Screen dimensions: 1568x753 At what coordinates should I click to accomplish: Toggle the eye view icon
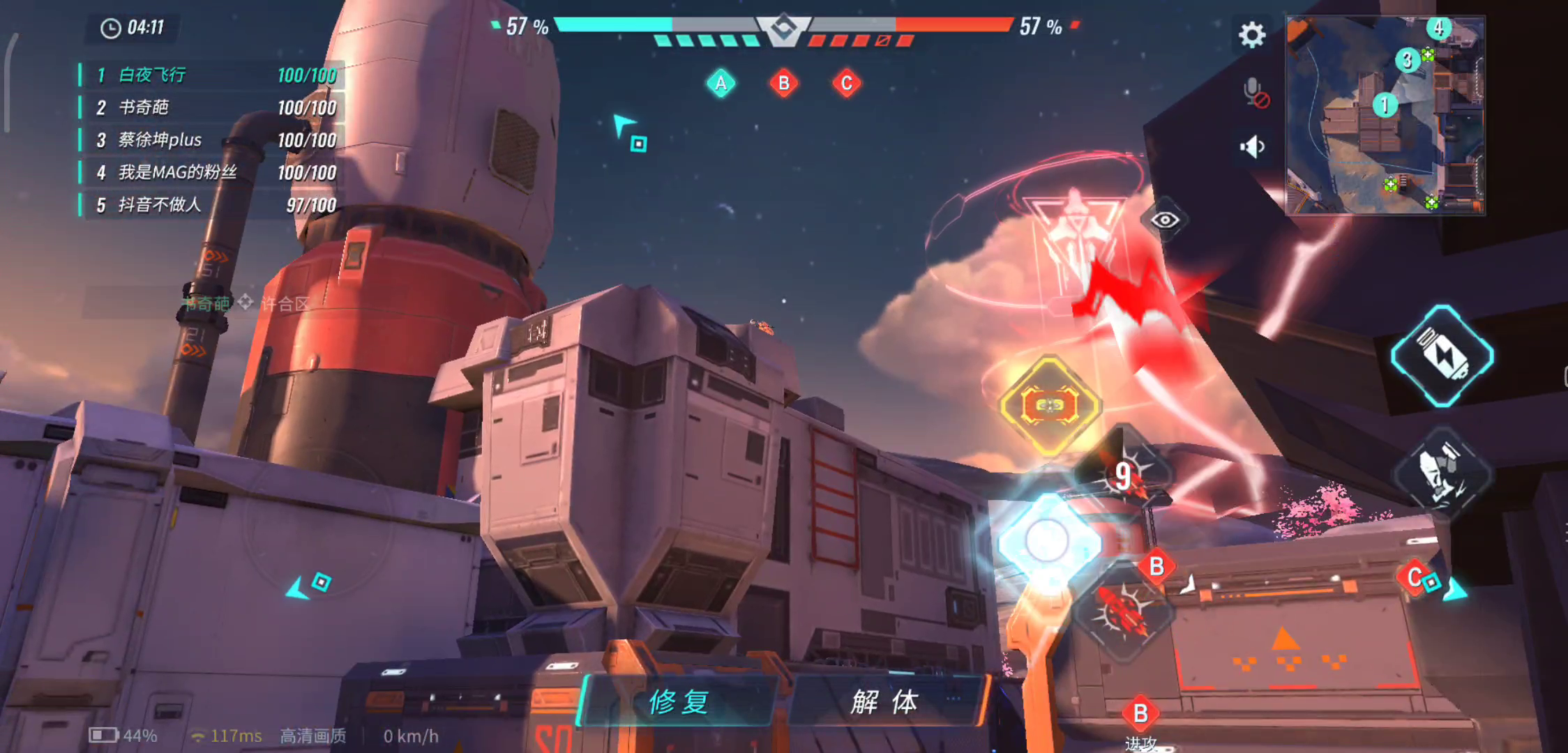pos(1164,221)
